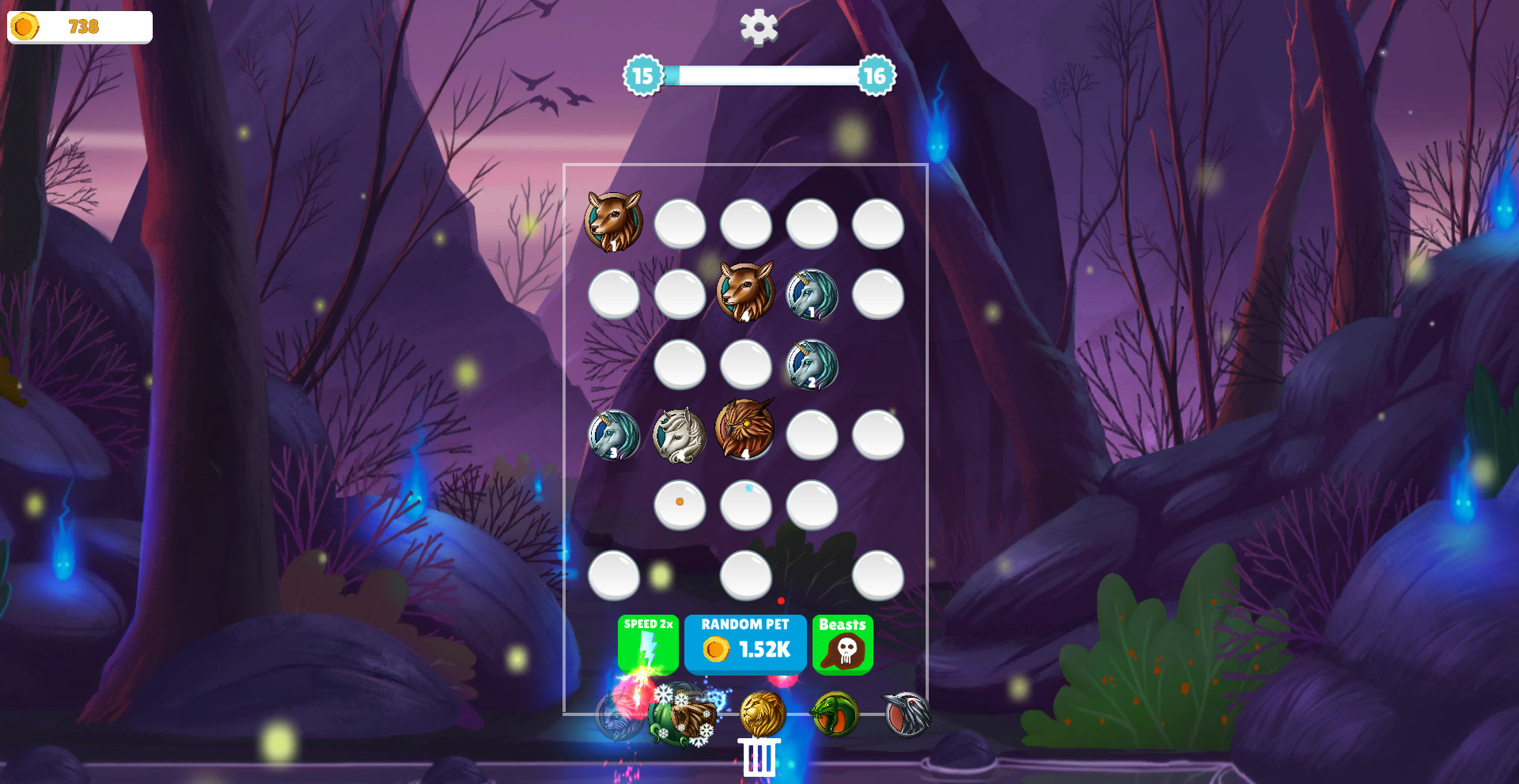The width and height of the screenshot is (1519, 784).
Task: Select the bronze goat token in the top row
Action: pyautogui.click(x=613, y=224)
